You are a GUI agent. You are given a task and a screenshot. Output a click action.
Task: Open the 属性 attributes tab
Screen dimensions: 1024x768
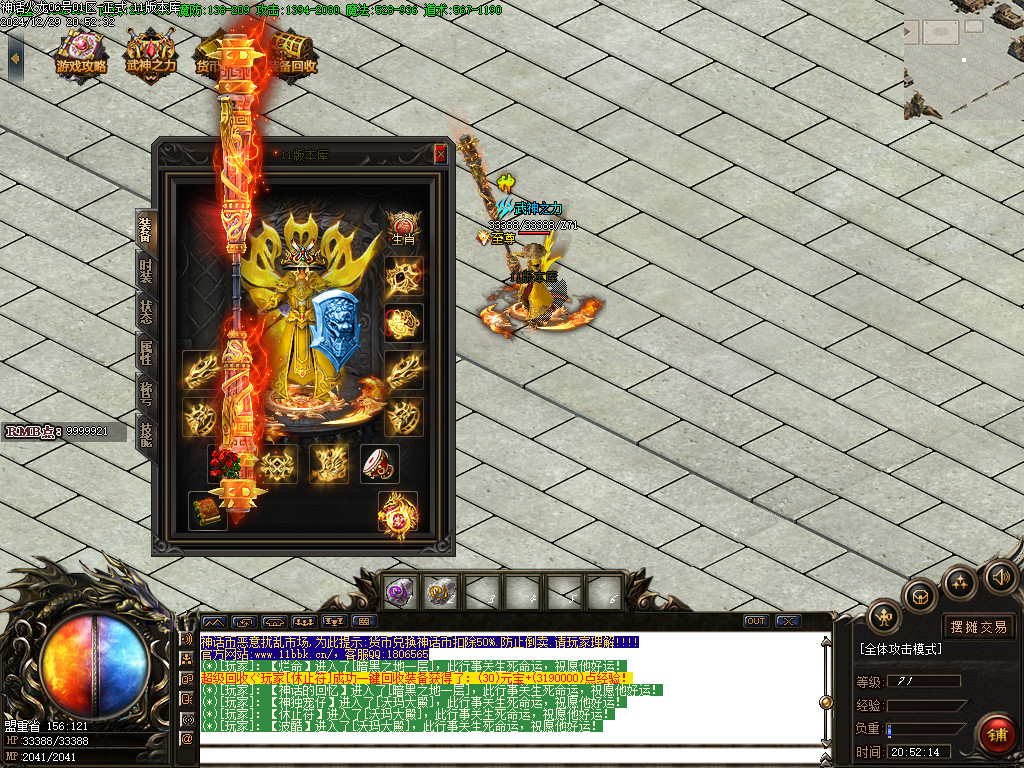pyautogui.click(x=146, y=352)
